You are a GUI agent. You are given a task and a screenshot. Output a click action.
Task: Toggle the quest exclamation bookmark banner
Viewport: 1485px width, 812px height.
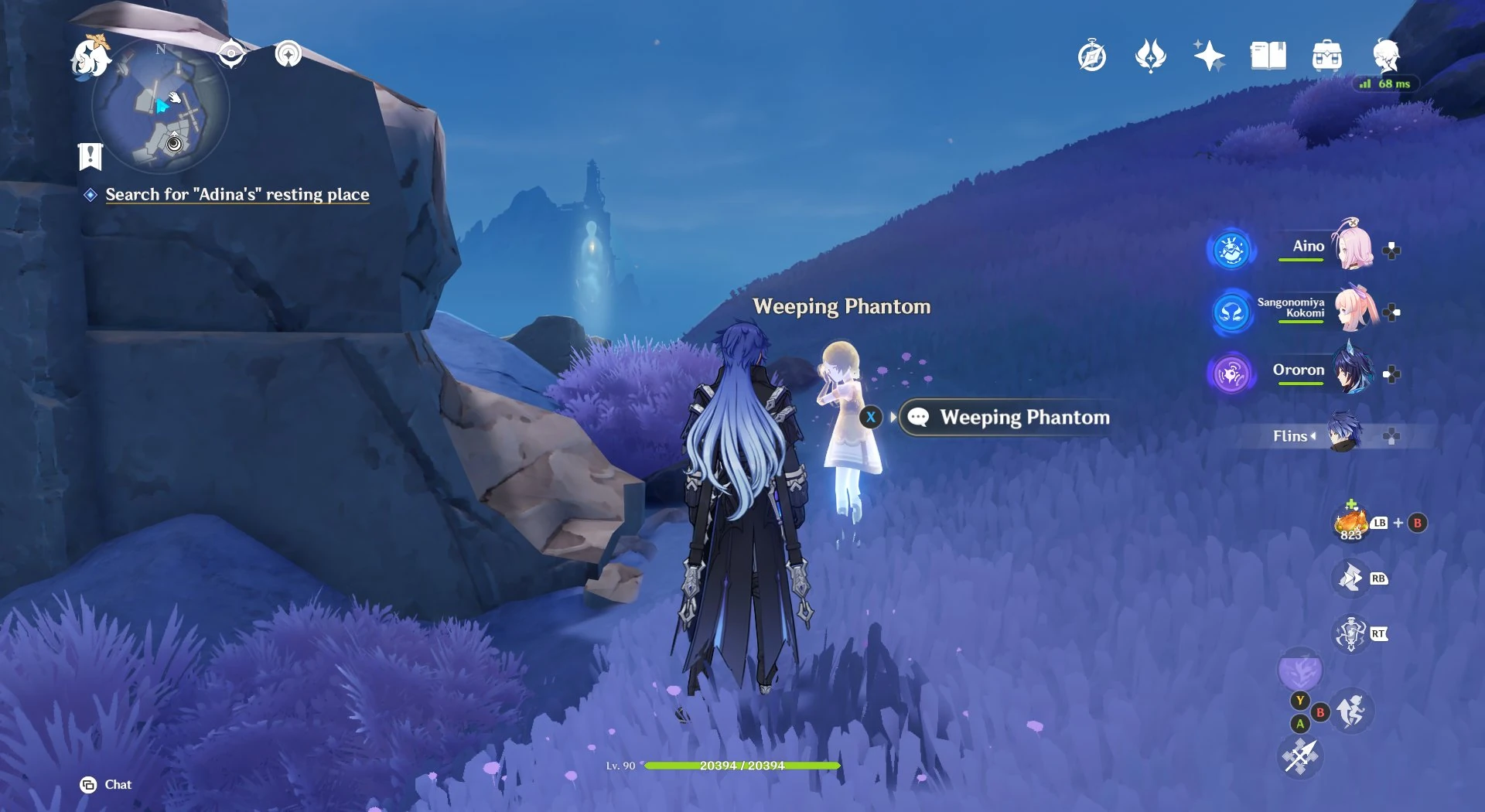pos(90,157)
